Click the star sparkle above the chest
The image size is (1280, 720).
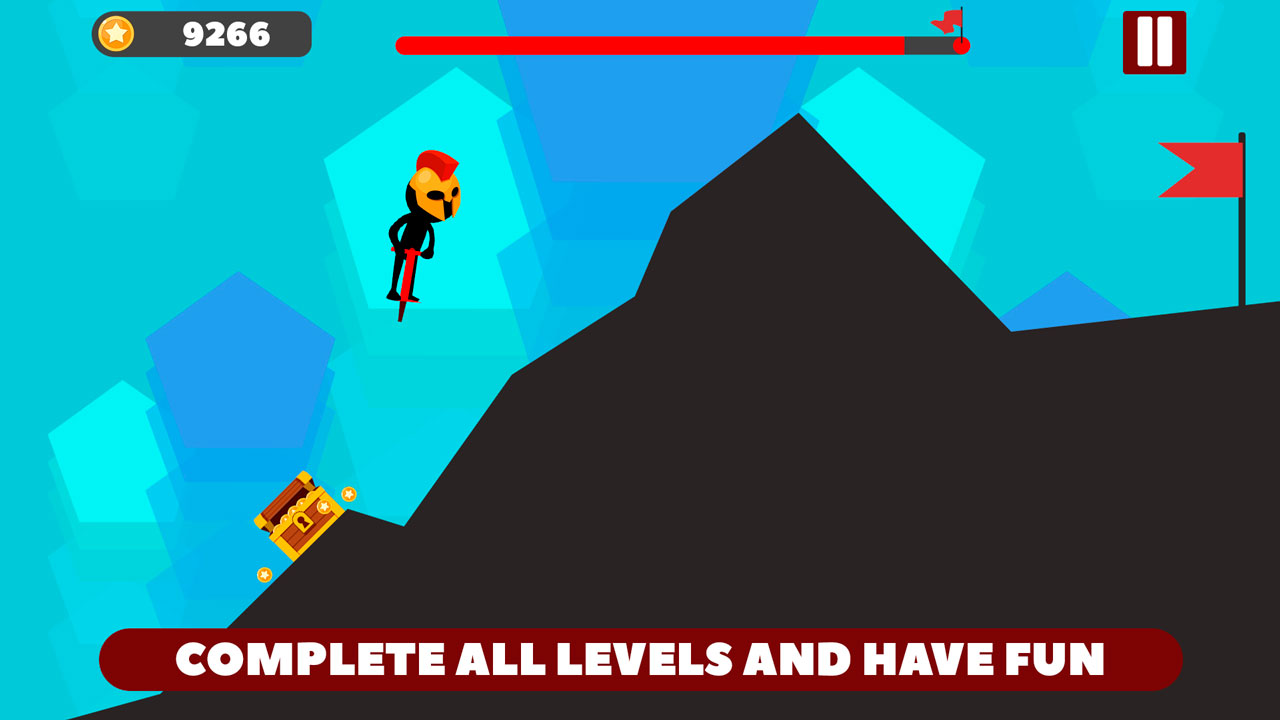(x=348, y=492)
